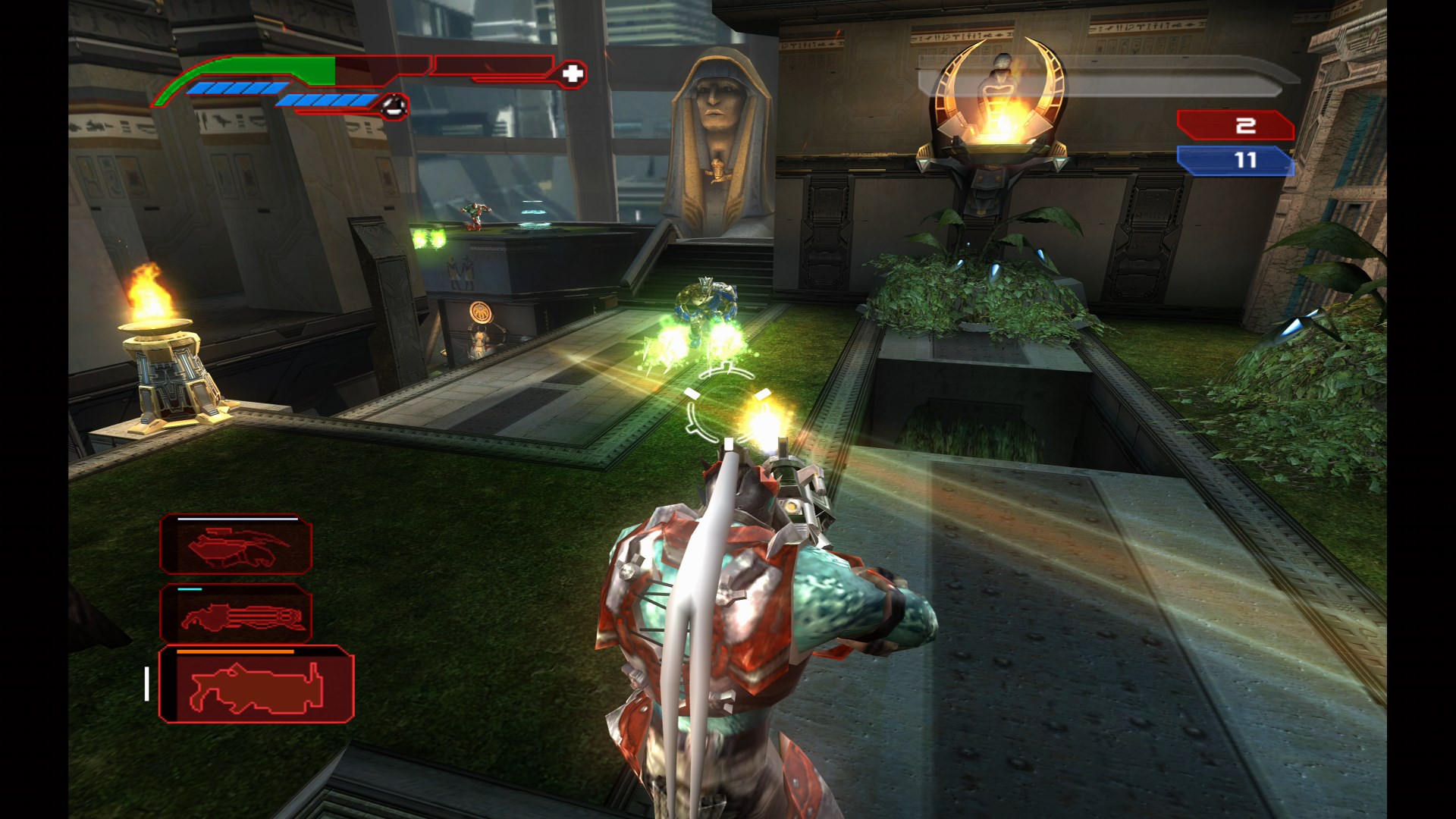Expand the blue team score panel
The image size is (1456, 819).
[x=1236, y=160]
